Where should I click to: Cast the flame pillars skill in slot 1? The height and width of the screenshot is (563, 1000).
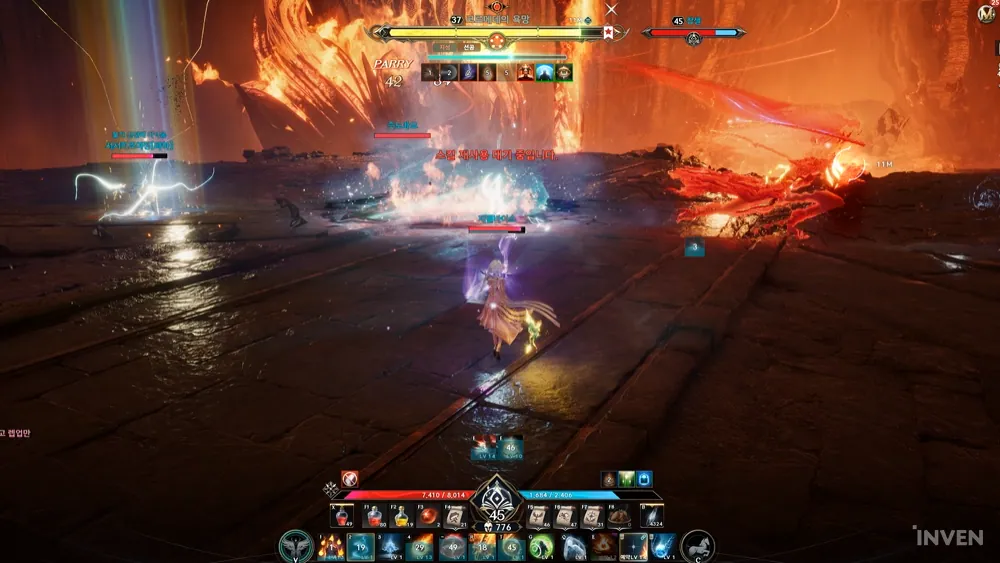click(x=330, y=547)
